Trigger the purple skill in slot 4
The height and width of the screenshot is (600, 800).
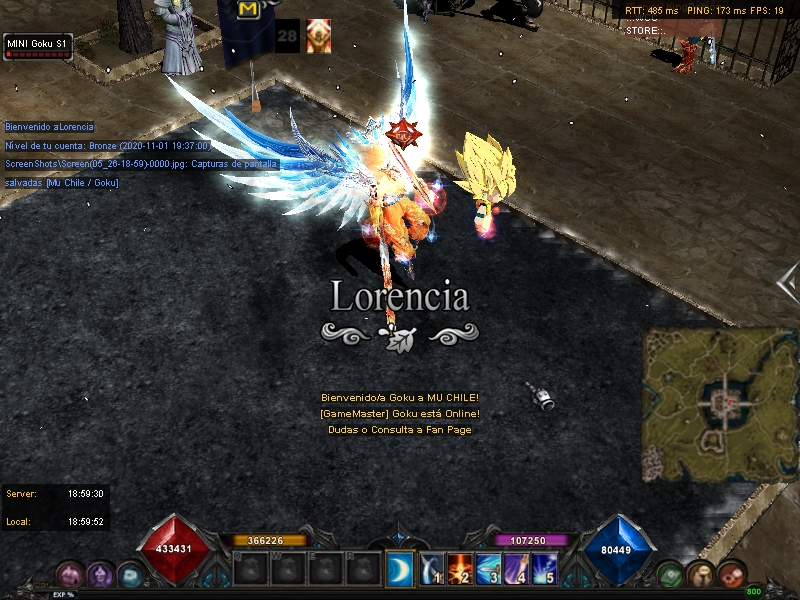click(x=517, y=568)
